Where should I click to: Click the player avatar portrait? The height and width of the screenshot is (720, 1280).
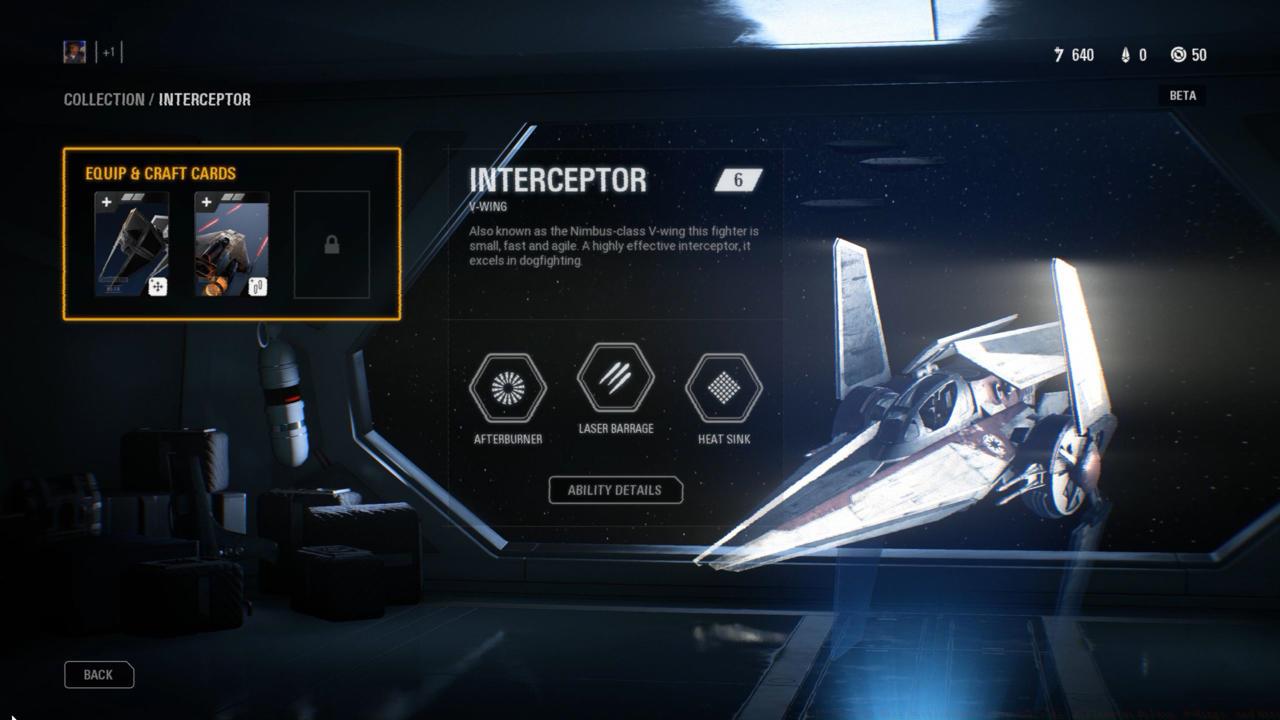[74, 52]
